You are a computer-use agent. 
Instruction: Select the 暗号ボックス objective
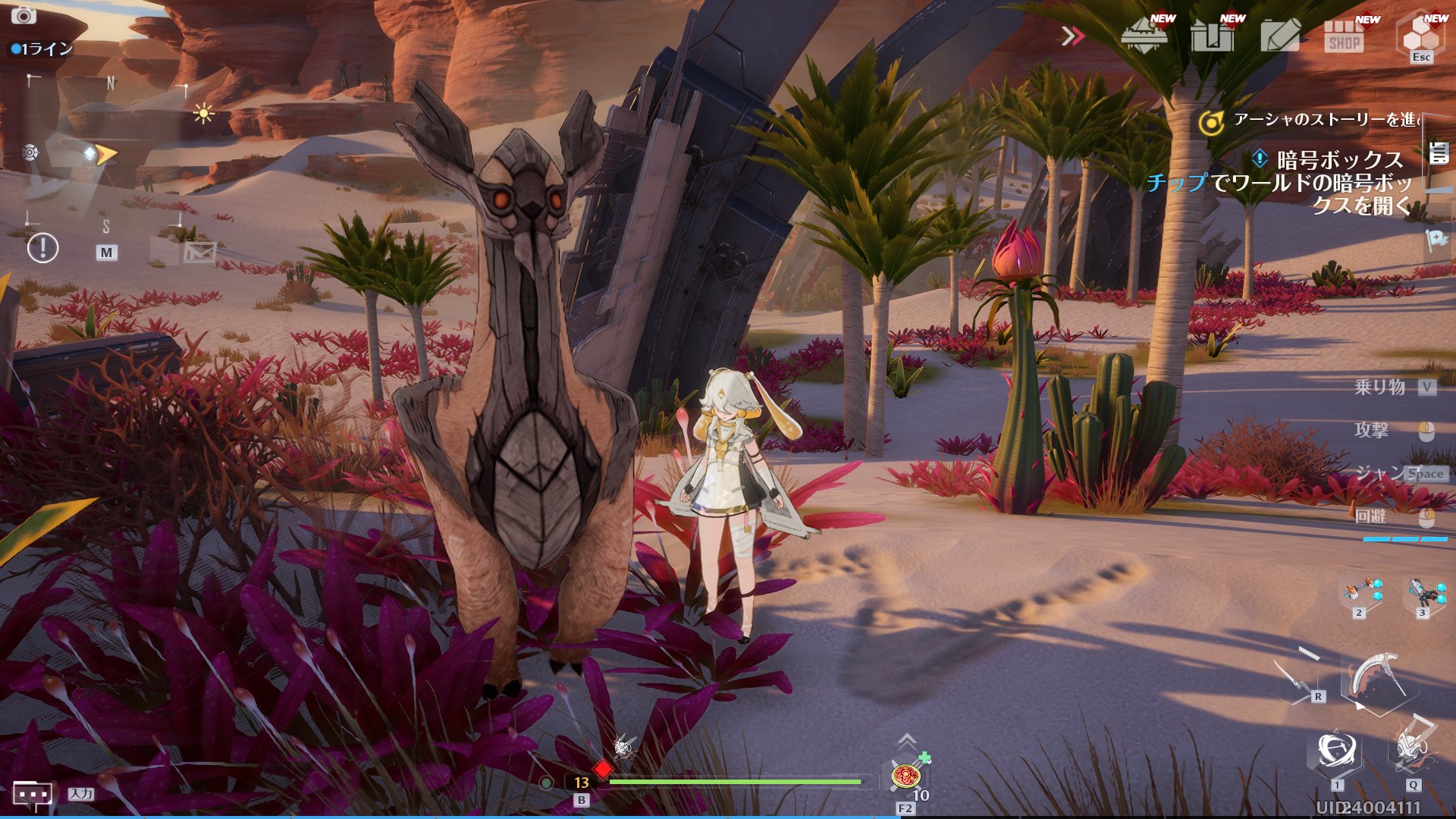pos(1338,160)
